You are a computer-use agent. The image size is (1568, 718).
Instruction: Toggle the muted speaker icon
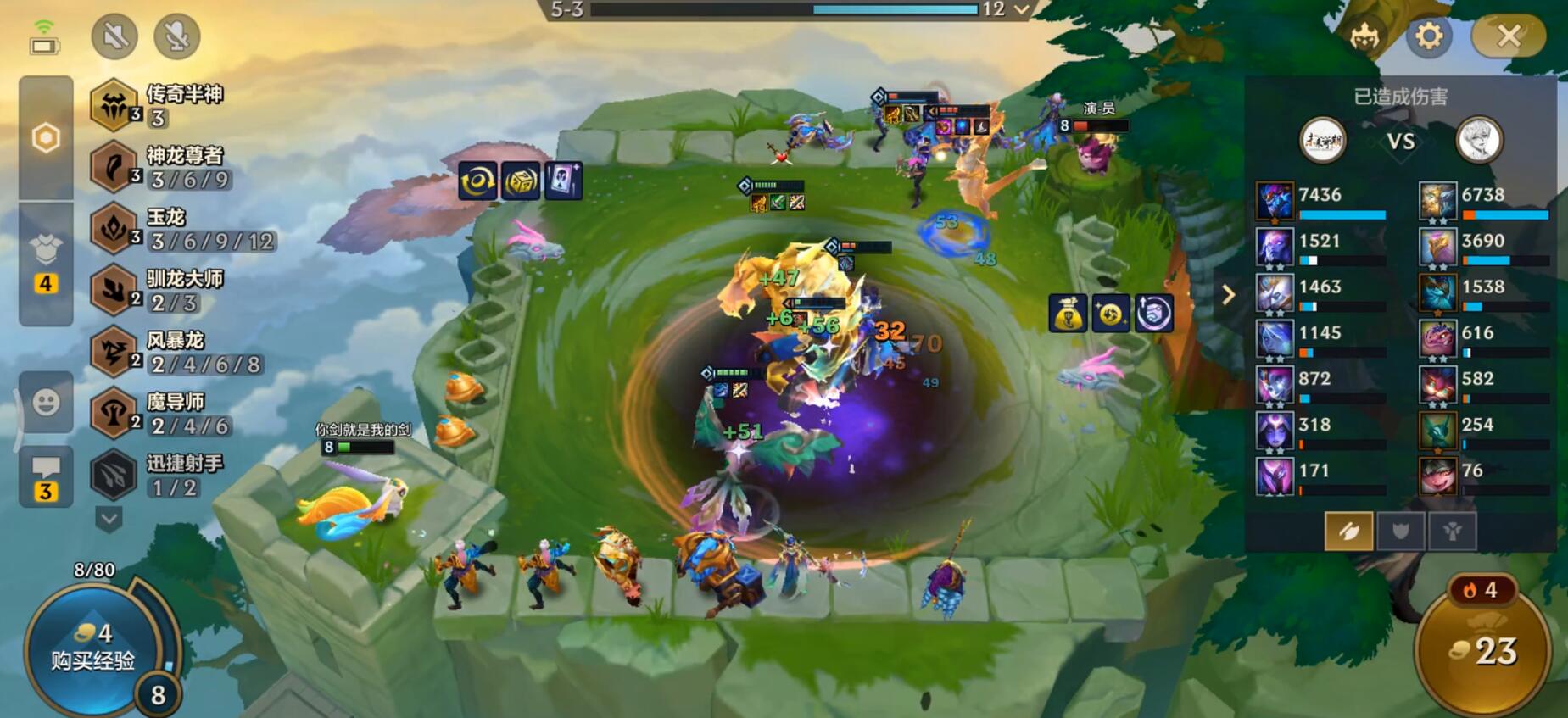tap(114, 36)
